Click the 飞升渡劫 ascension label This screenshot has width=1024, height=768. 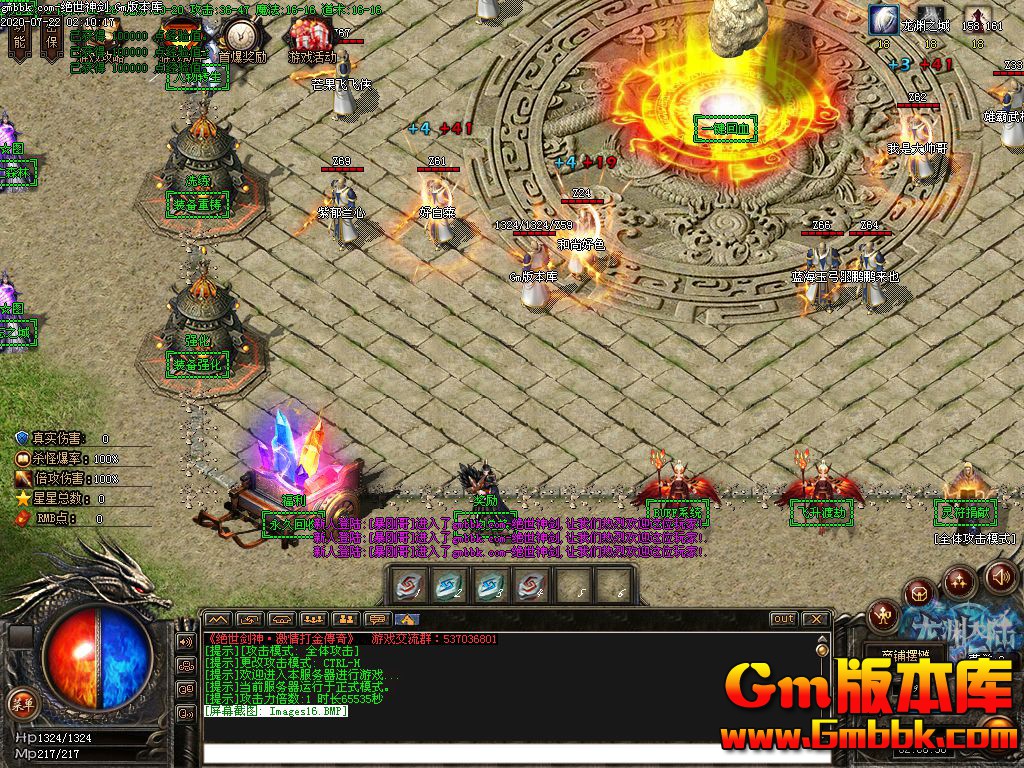[822, 514]
